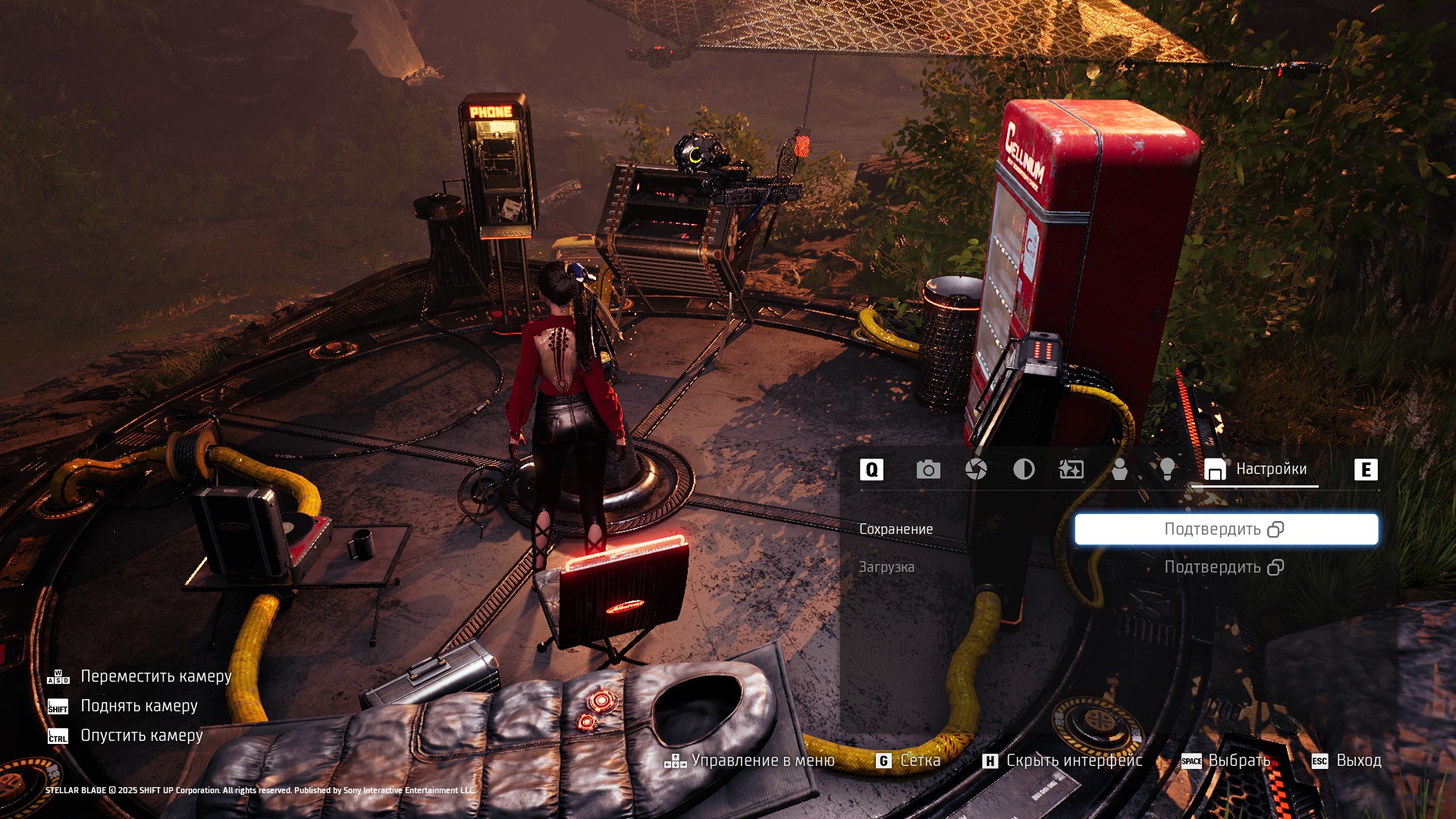Choose the Выбрать select option

(1226, 761)
